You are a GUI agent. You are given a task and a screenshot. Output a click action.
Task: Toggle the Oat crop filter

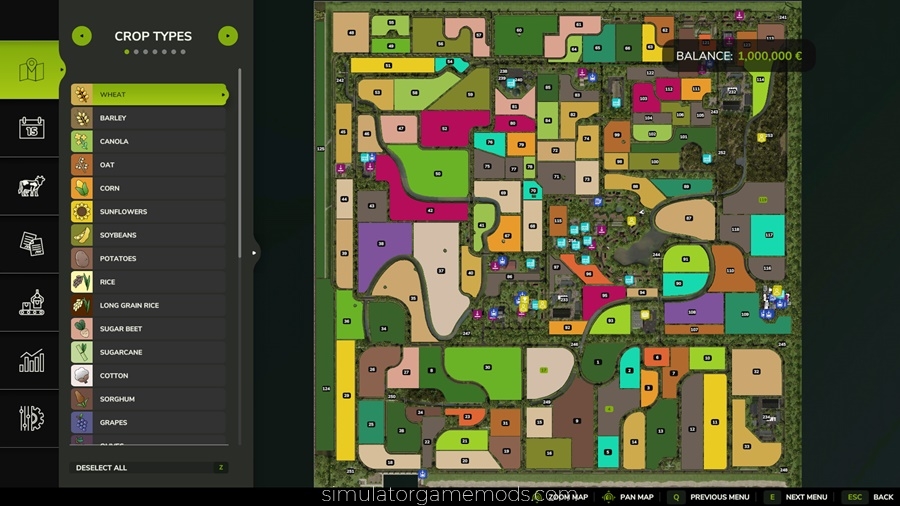click(x=148, y=165)
